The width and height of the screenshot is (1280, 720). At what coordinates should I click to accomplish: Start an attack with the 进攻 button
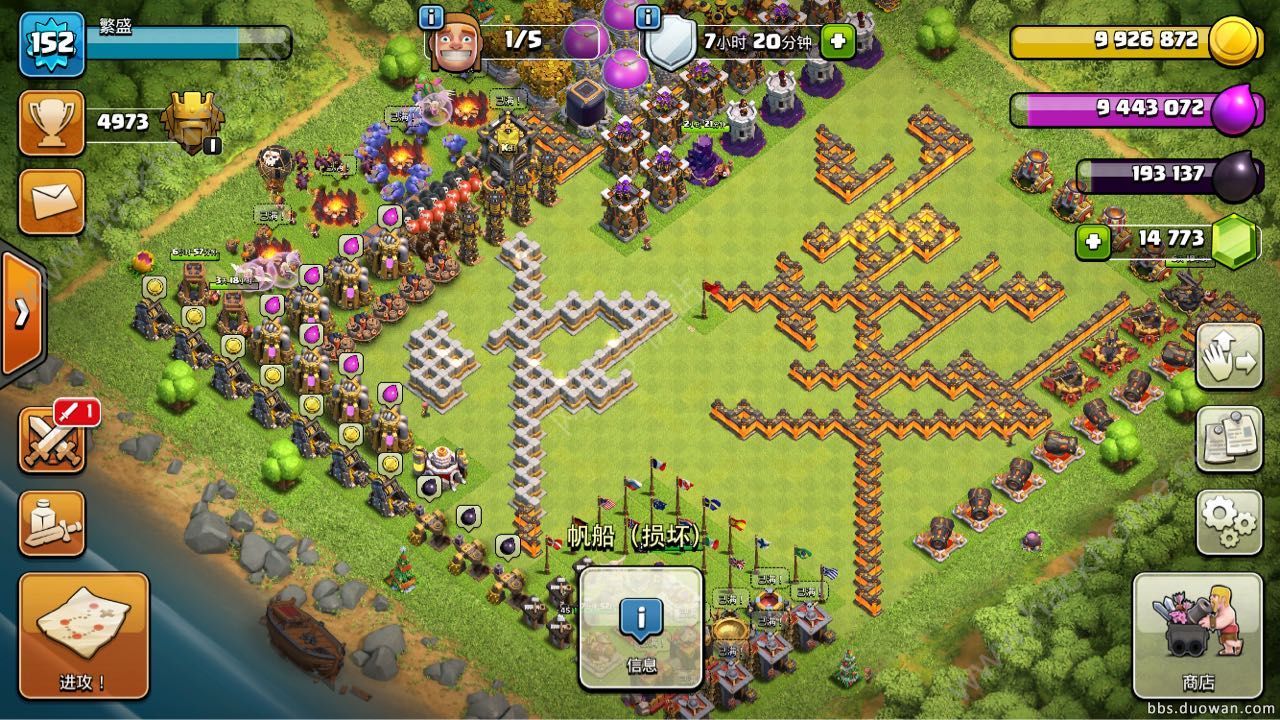(83, 636)
